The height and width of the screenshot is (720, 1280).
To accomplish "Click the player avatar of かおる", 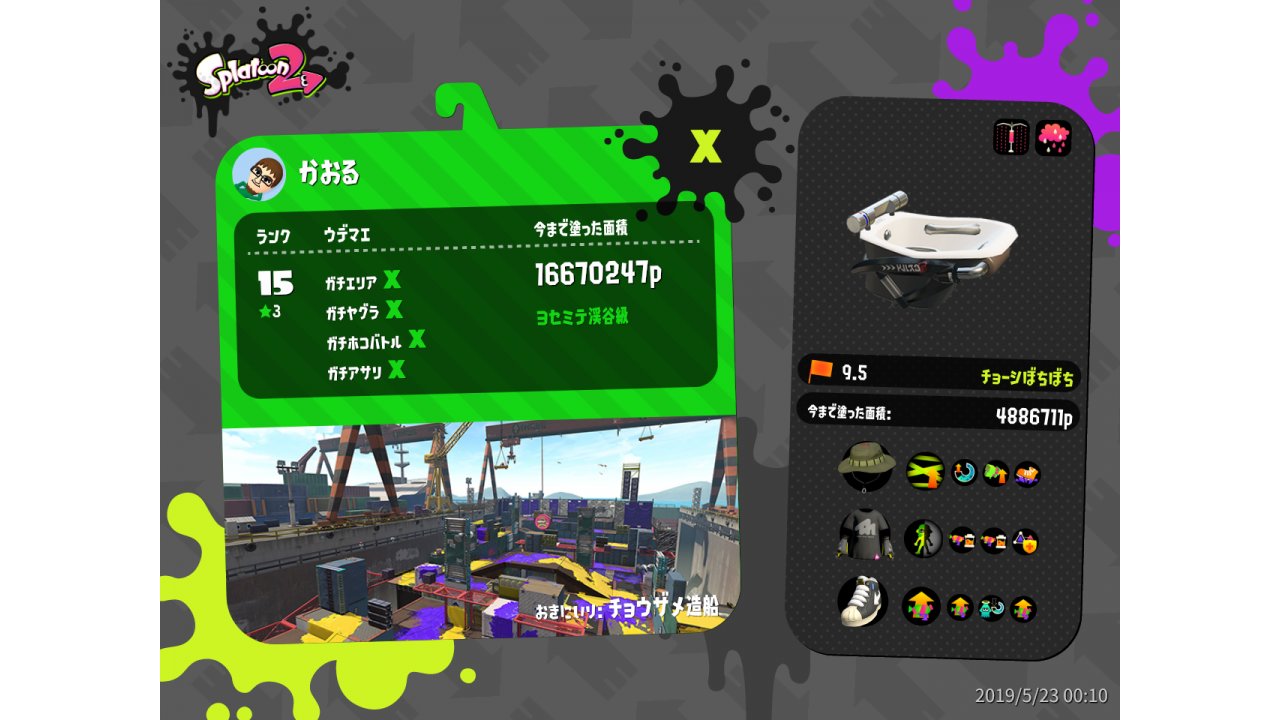I will (x=259, y=175).
